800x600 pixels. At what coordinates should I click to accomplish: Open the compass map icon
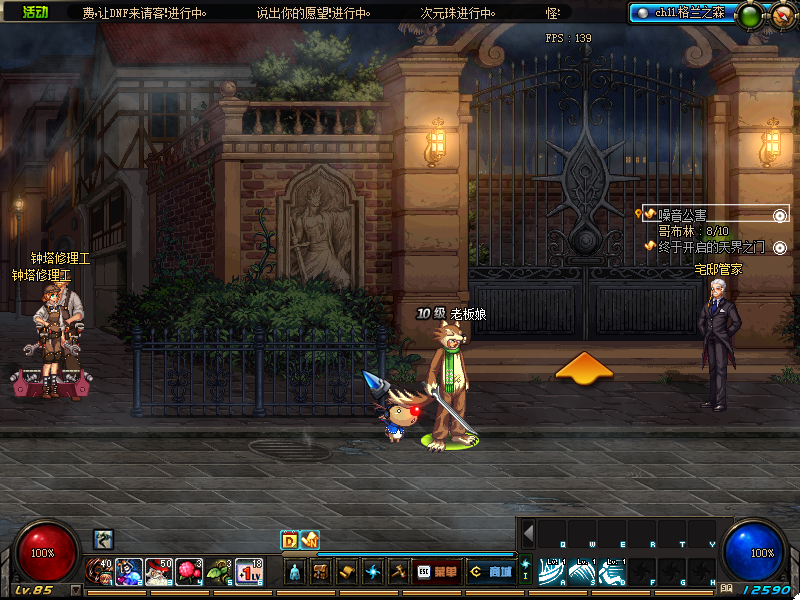tap(781, 14)
